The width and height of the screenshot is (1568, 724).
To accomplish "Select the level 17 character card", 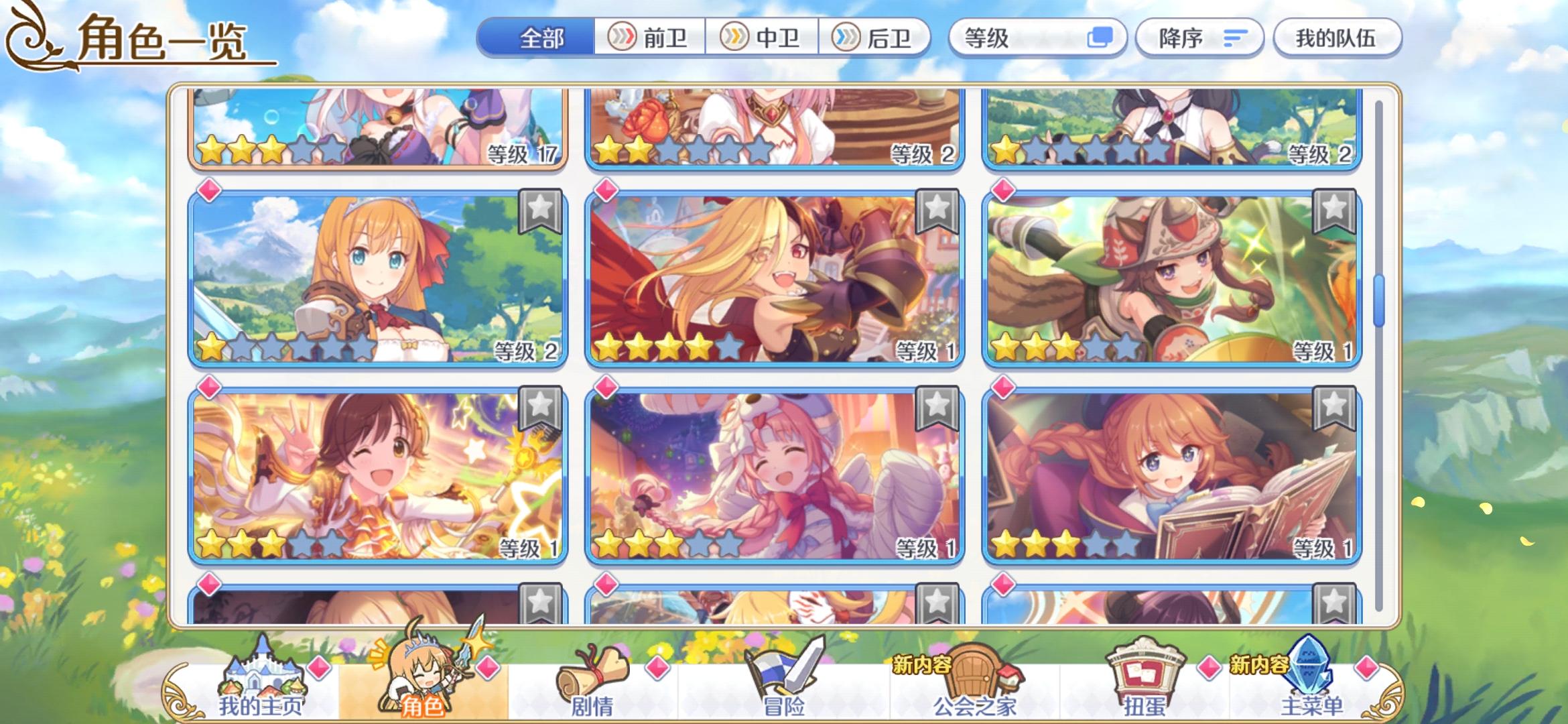I will point(379,127).
